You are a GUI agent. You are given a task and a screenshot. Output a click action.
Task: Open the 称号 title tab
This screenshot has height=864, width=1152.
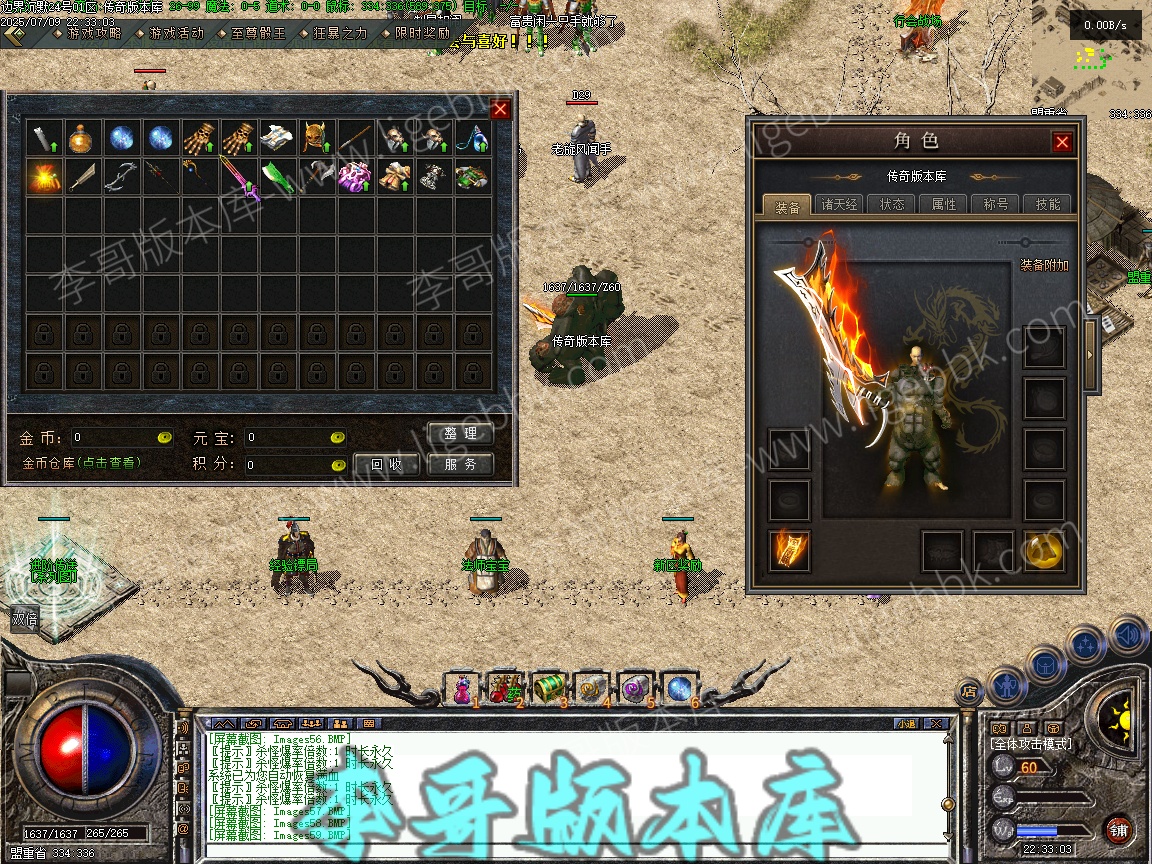(x=996, y=204)
